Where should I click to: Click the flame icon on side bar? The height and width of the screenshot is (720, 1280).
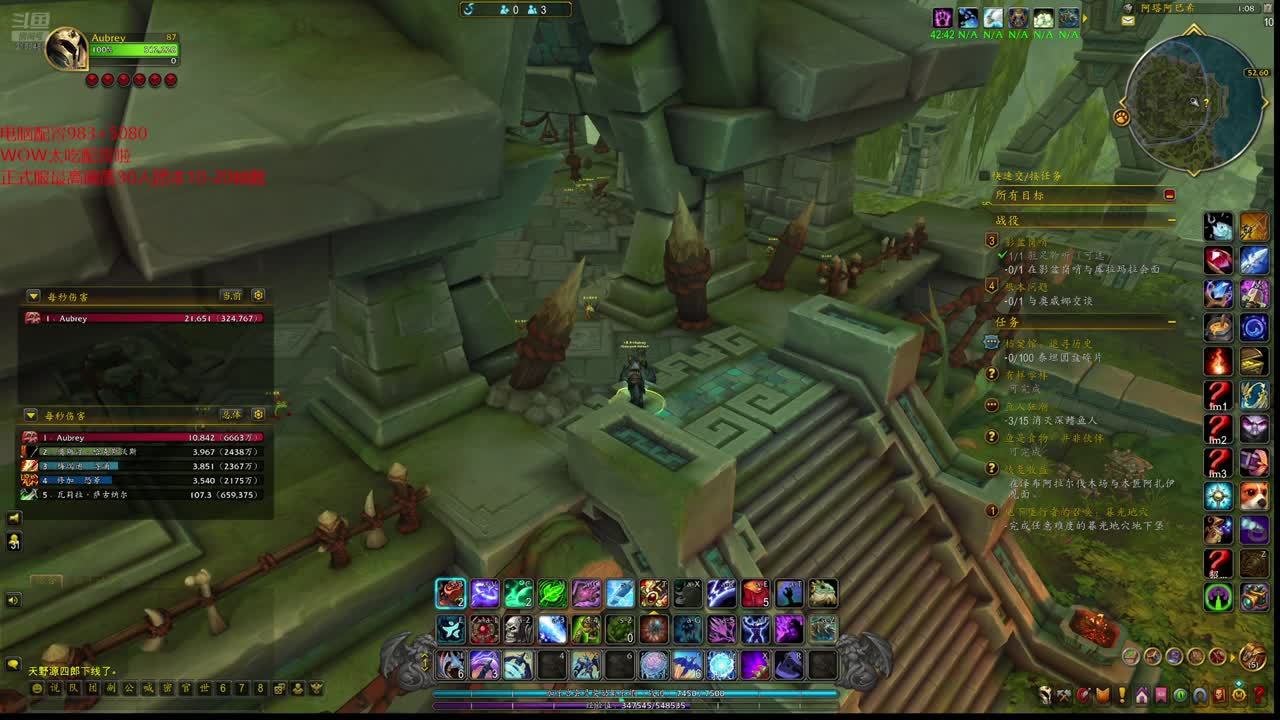[1218, 361]
